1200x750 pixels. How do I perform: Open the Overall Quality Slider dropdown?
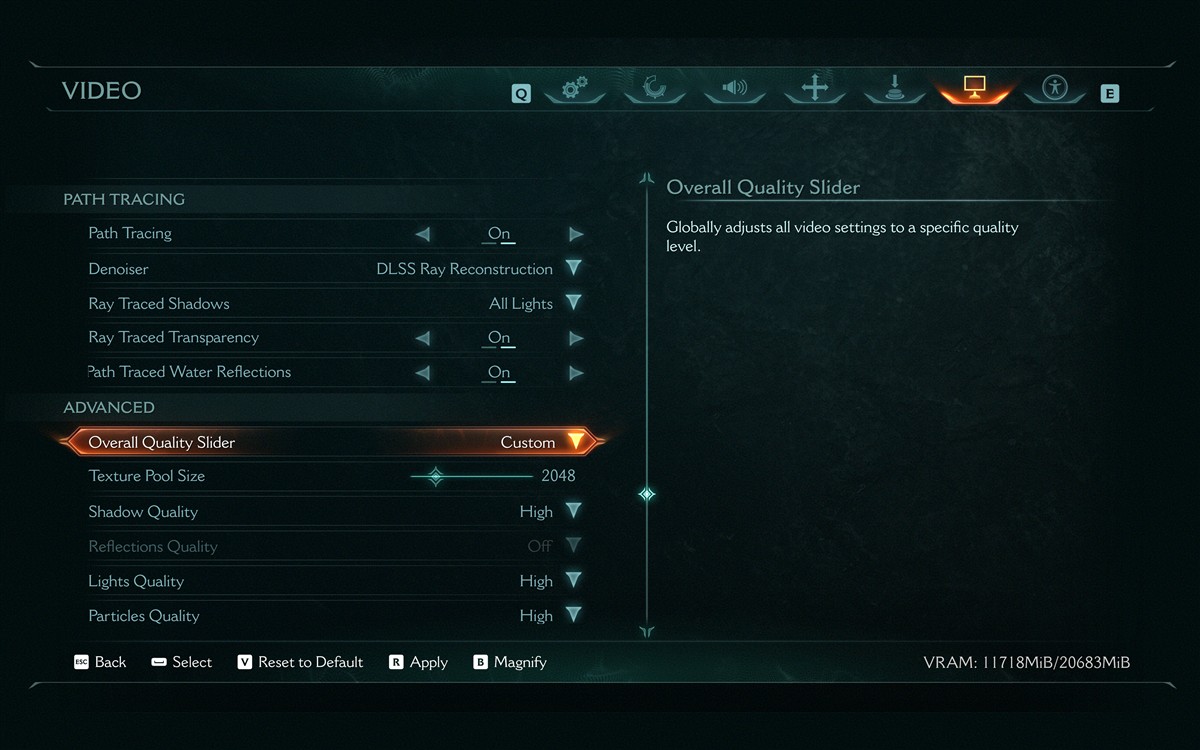(575, 442)
